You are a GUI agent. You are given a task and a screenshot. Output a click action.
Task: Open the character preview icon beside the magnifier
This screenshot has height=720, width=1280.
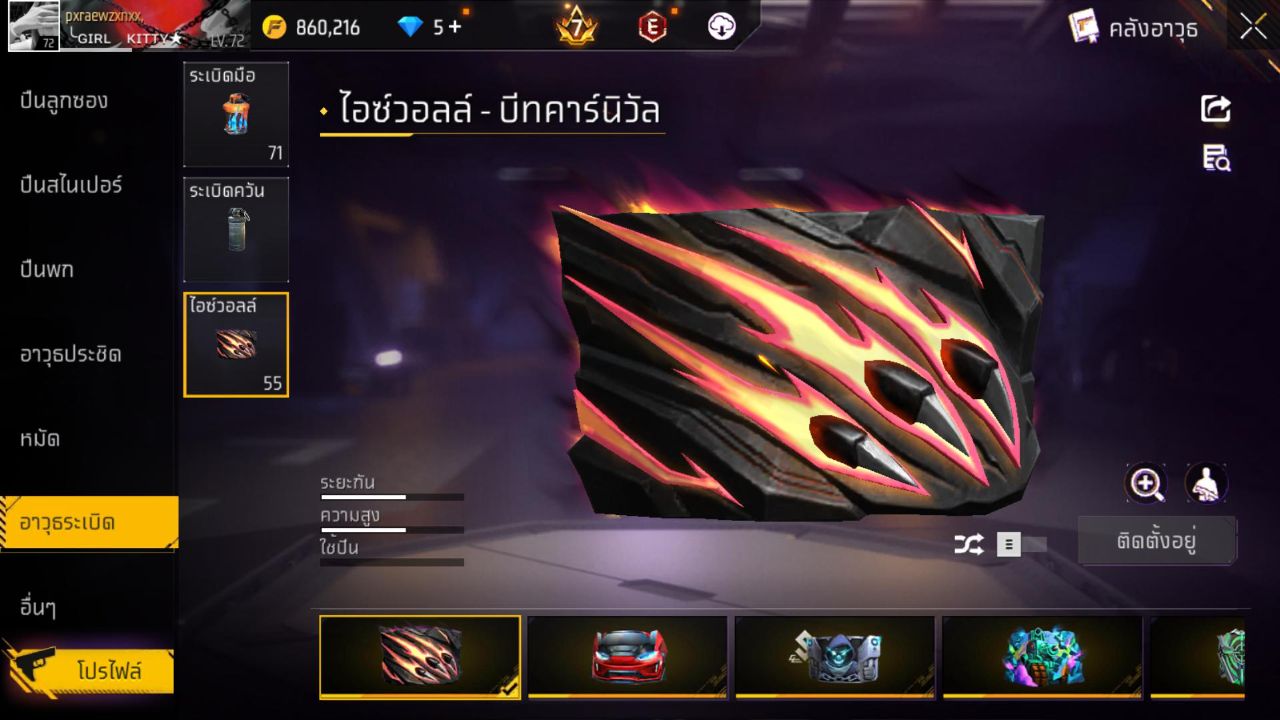point(1206,484)
